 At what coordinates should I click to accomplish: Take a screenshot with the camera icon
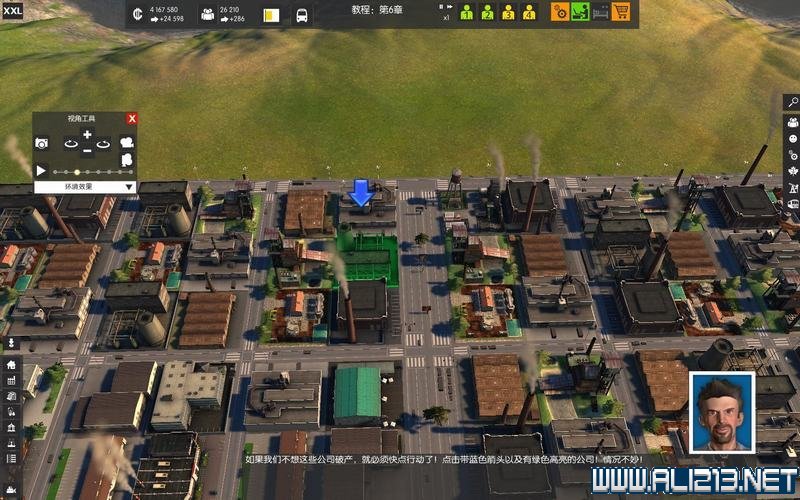pyautogui.click(x=42, y=143)
